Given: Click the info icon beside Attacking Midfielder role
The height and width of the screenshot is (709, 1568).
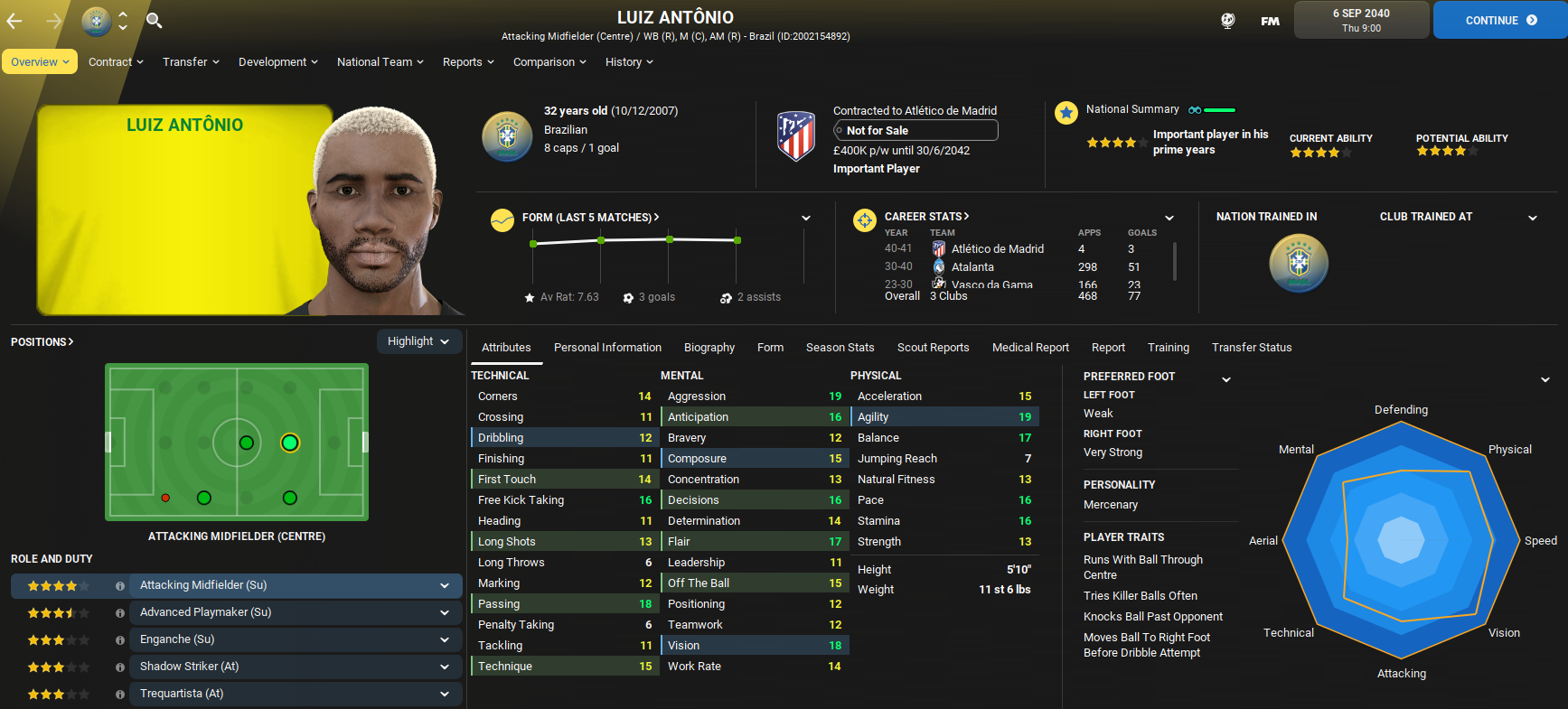Looking at the screenshot, I should click(x=120, y=585).
